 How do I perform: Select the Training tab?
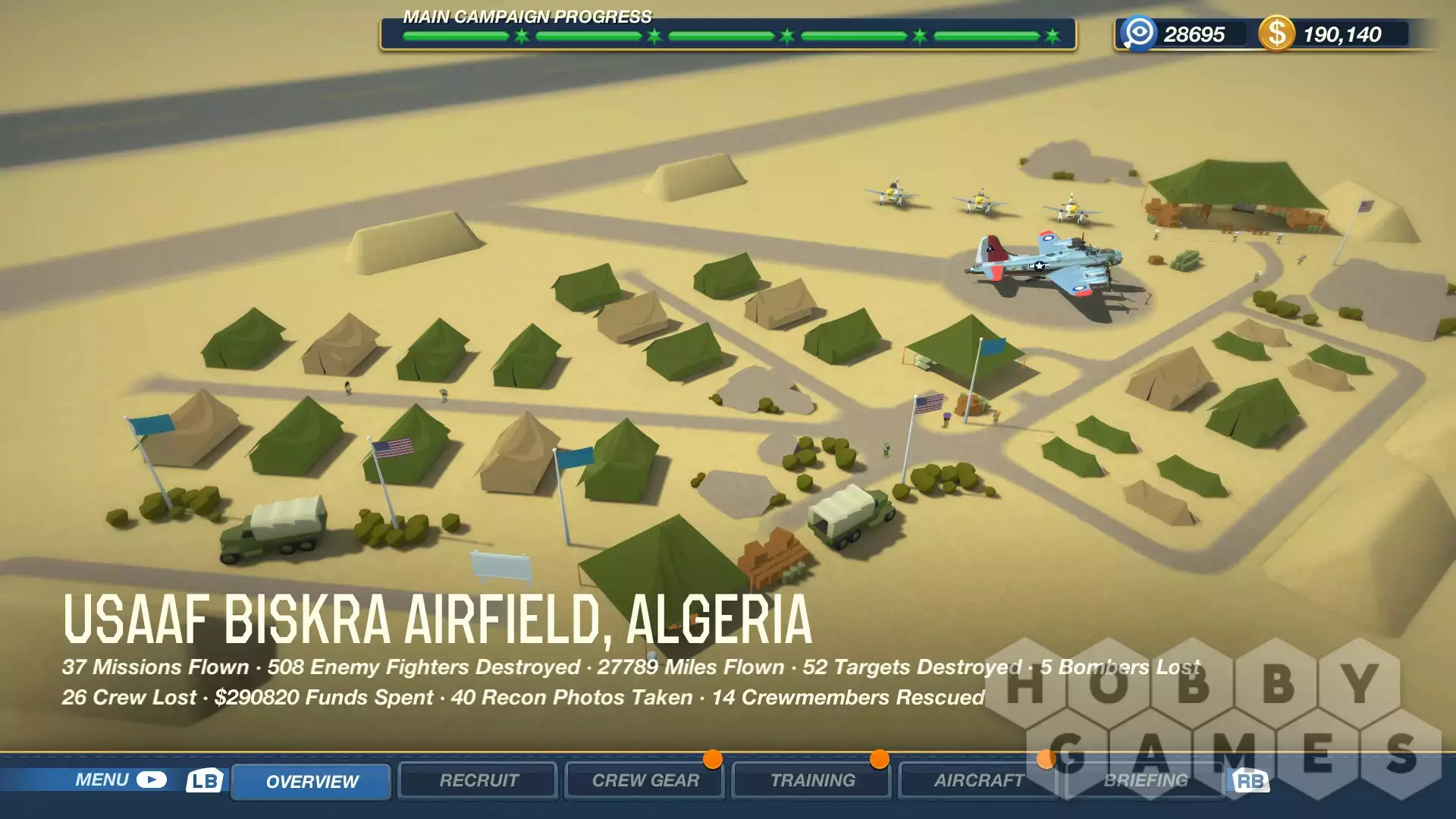812,780
